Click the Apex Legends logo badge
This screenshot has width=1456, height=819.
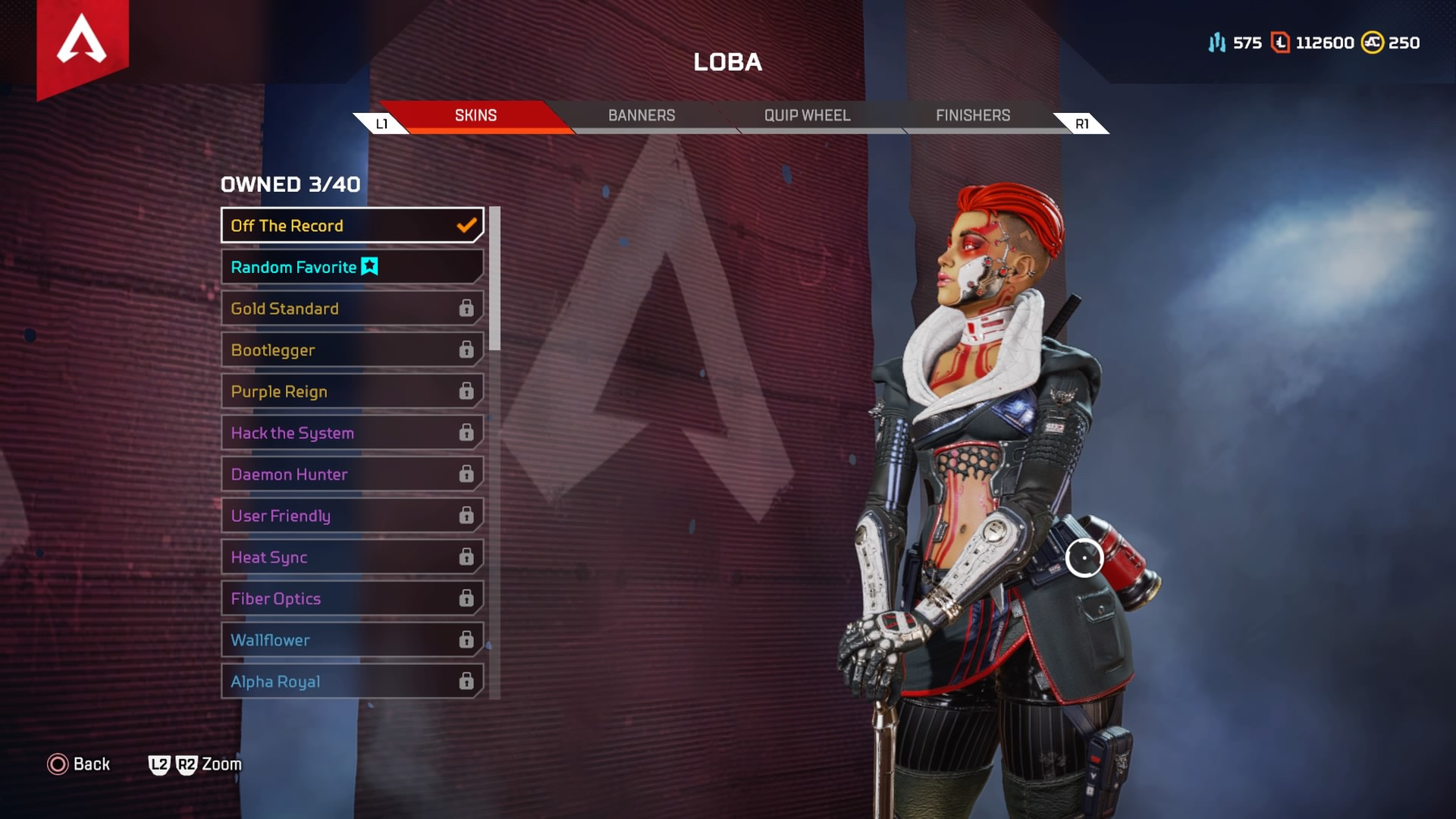tap(82, 42)
